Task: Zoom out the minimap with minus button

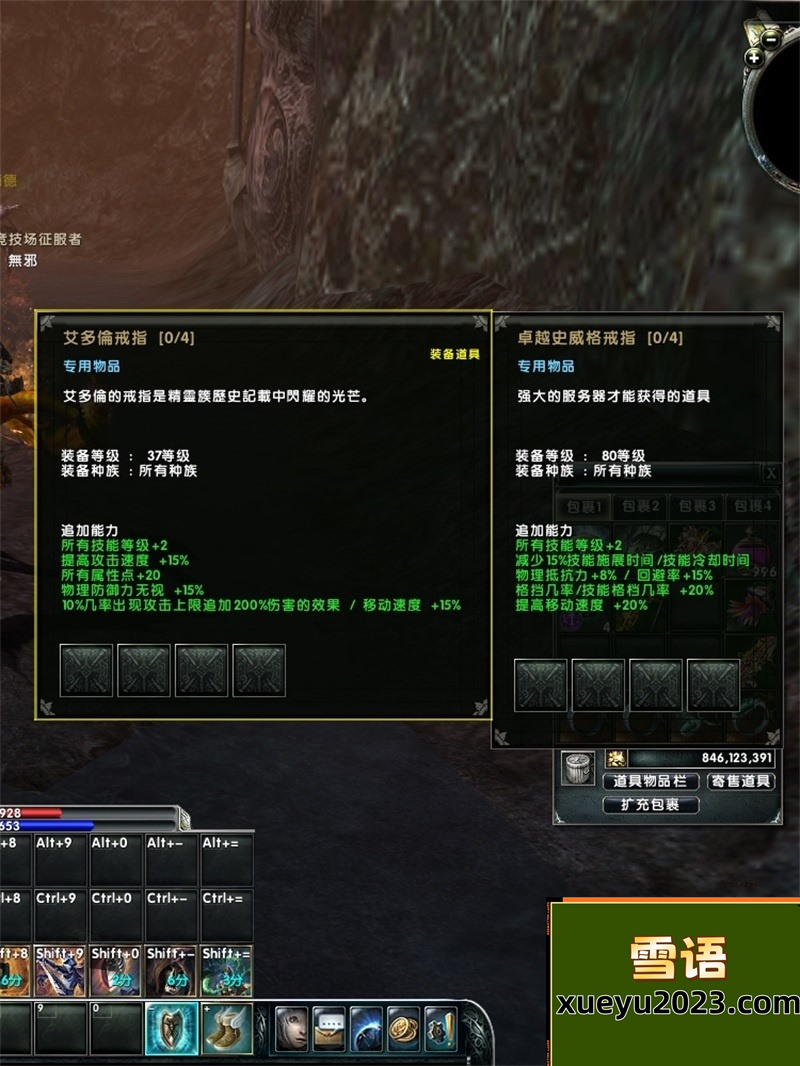Action: coord(770,39)
